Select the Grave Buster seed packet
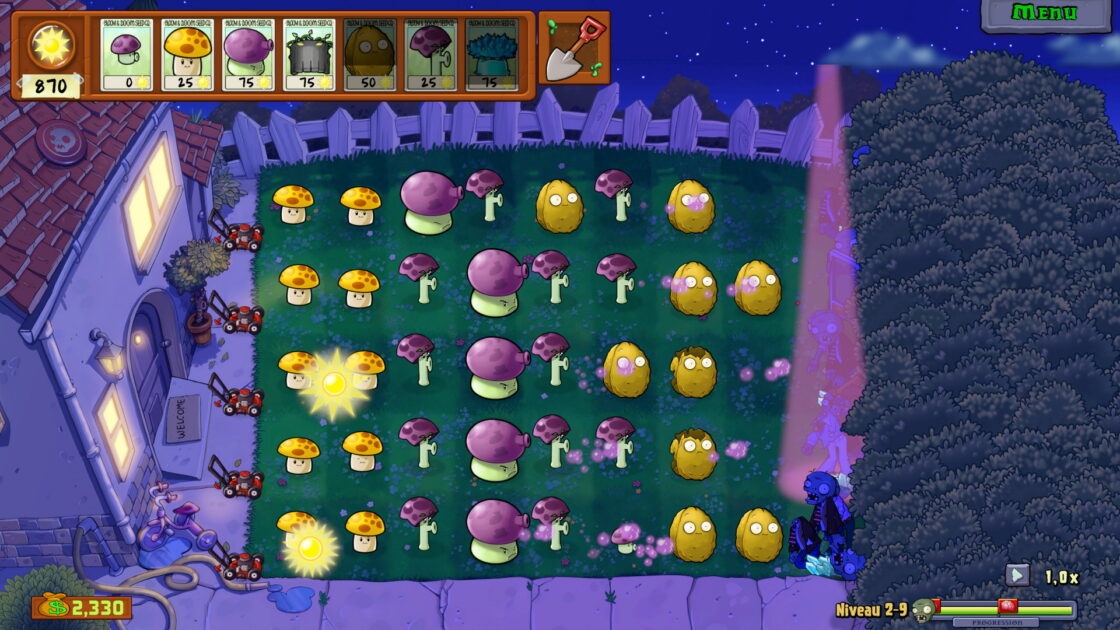This screenshot has width=1120, height=630. (x=309, y=54)
